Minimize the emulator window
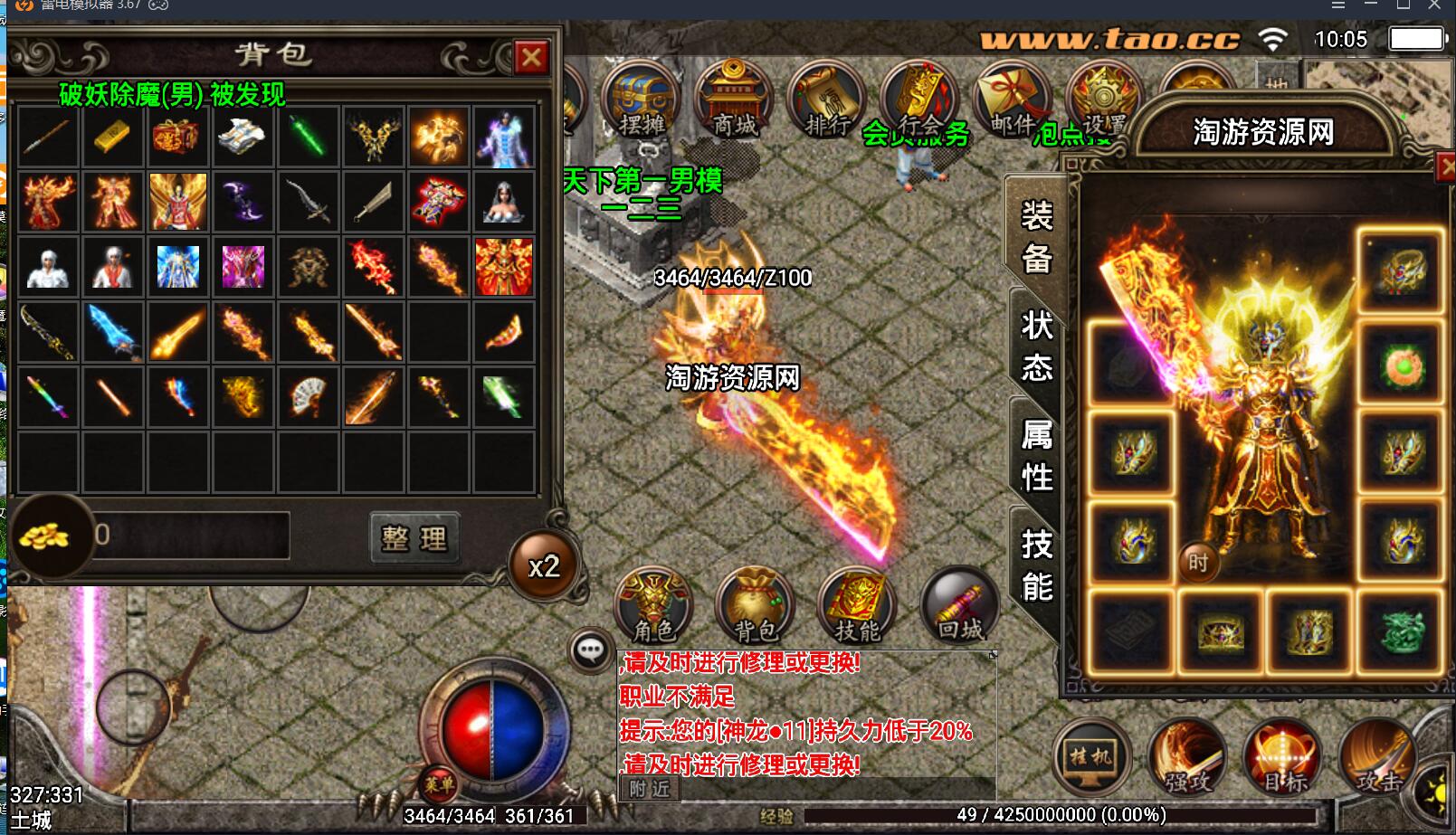 [x=1371, y=5]
